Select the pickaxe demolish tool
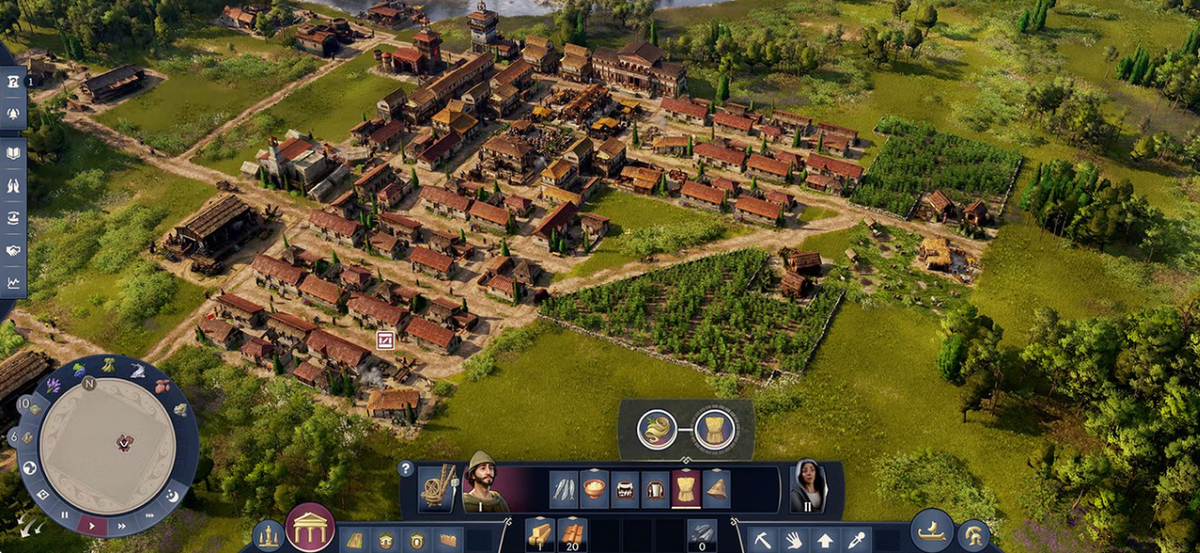Viewport: 1200px width, 553px height. pos(763,540)
